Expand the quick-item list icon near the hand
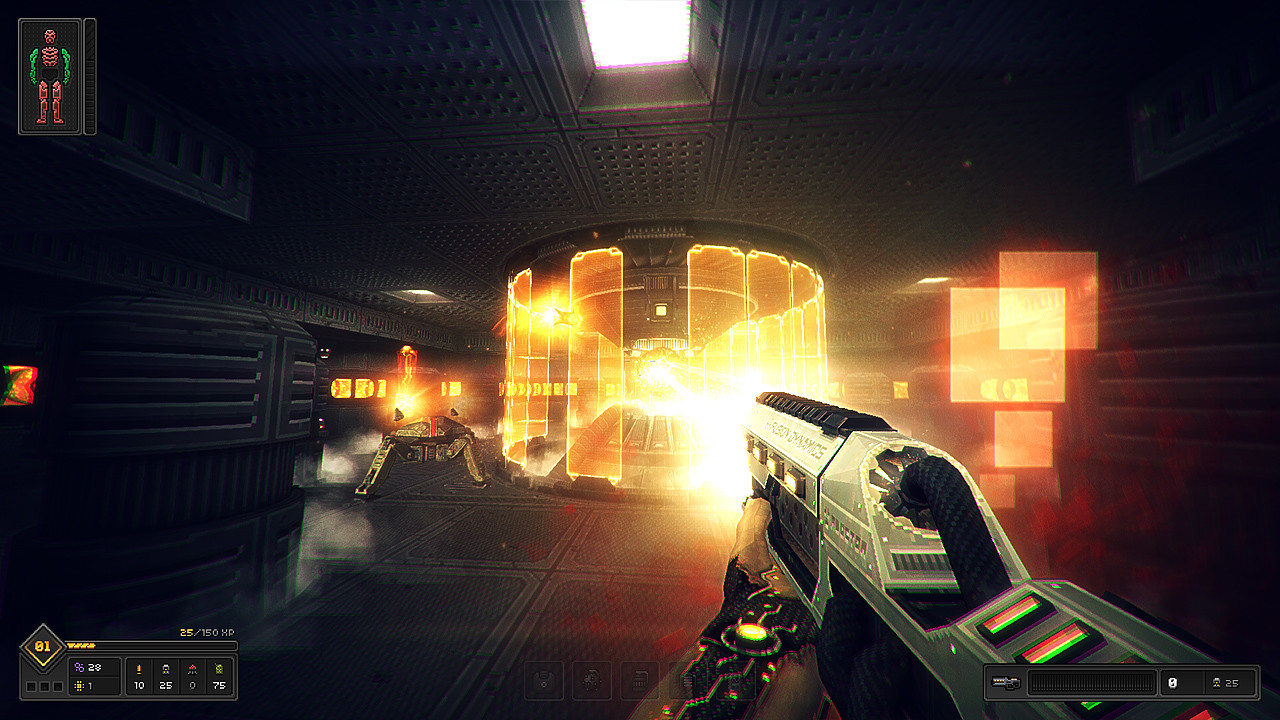 (x=686, y=680)
